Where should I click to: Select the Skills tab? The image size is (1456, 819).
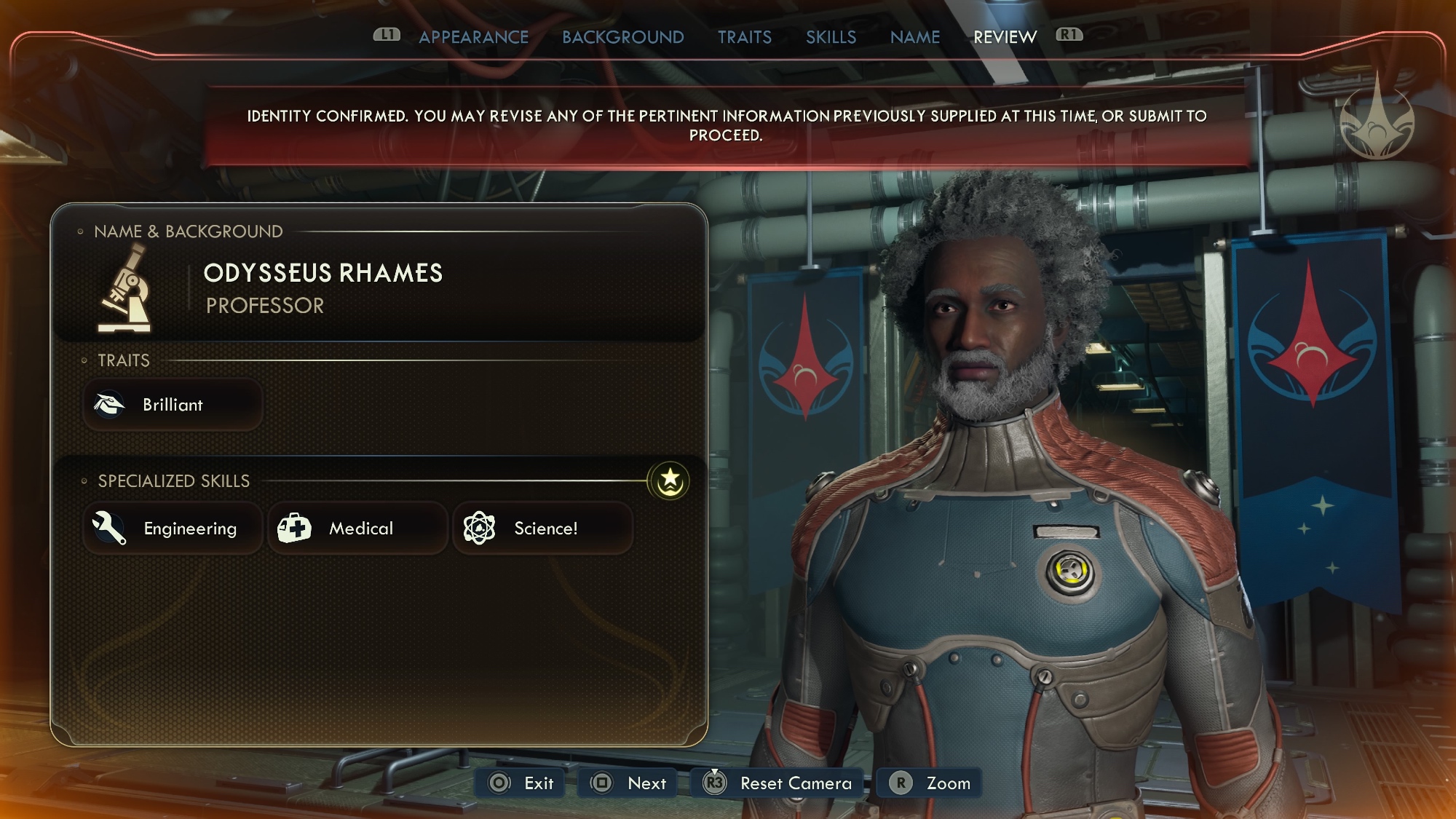click(831, 37)
